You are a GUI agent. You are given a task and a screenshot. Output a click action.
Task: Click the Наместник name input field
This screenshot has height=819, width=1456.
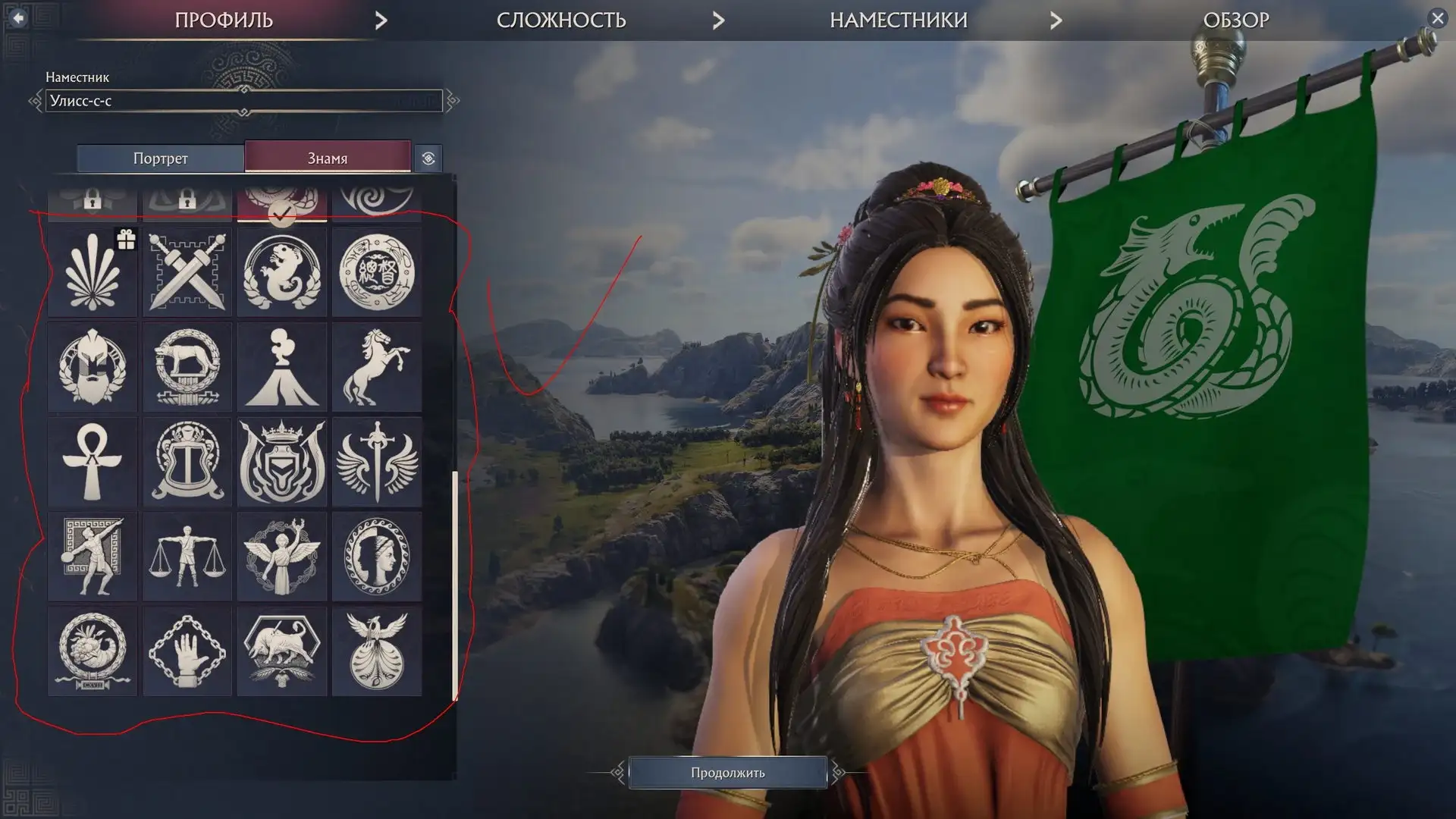pyautogui.click(x=243, y=101)
